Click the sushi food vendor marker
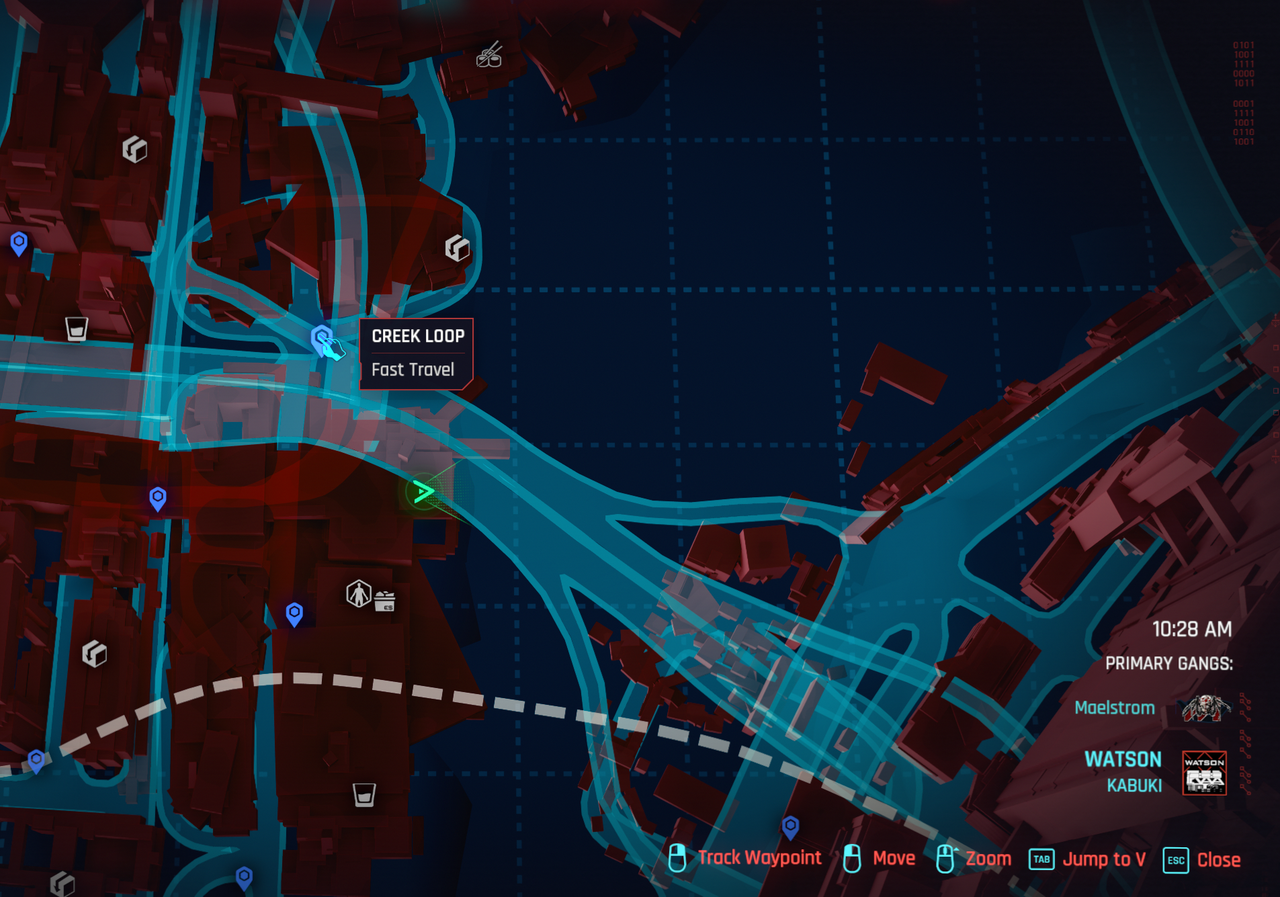This screenshot has height=897, width=1280. pyautogui.click(x=489, y=55)
